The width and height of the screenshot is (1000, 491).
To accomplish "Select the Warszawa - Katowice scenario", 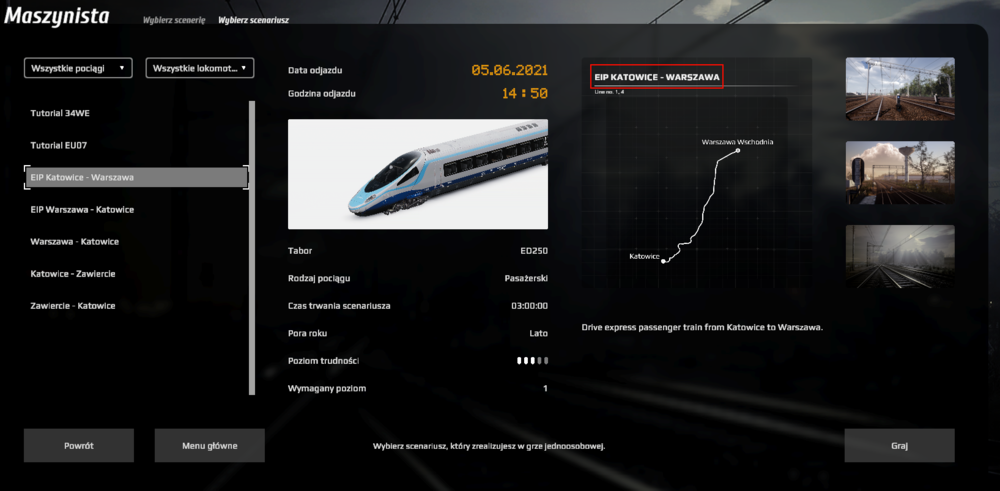I will tap(75, 241).
